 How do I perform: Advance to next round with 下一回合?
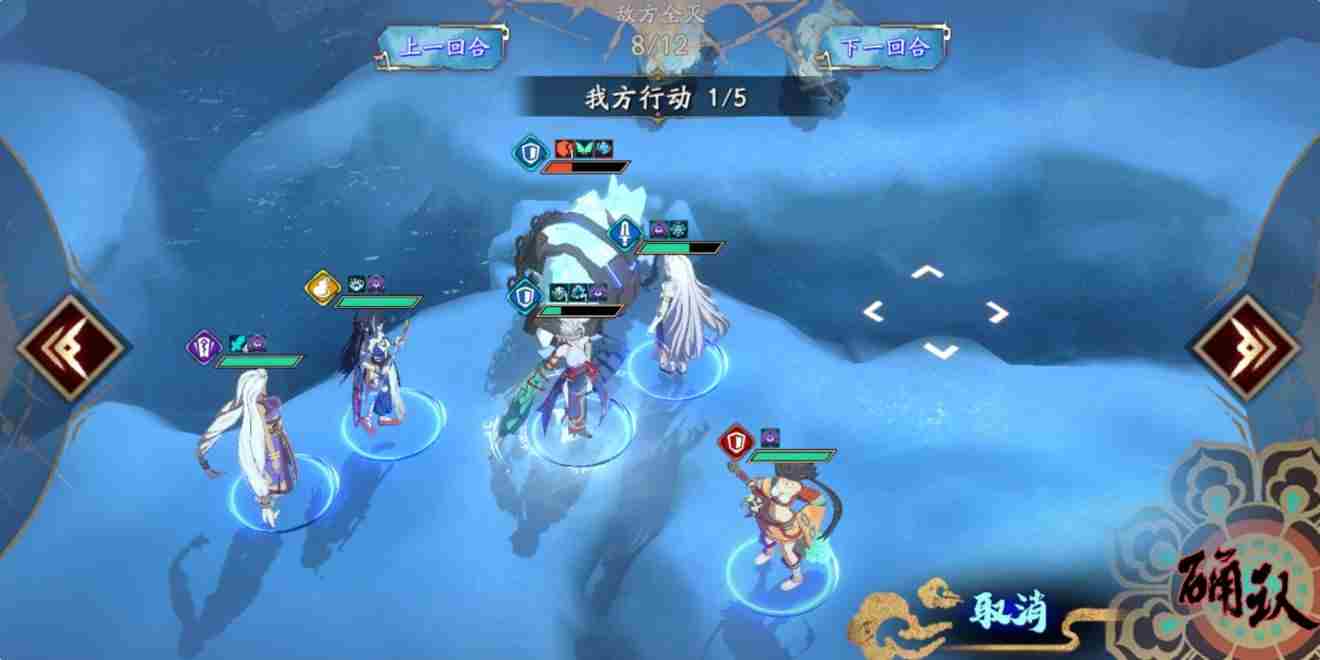coord(885,47)
